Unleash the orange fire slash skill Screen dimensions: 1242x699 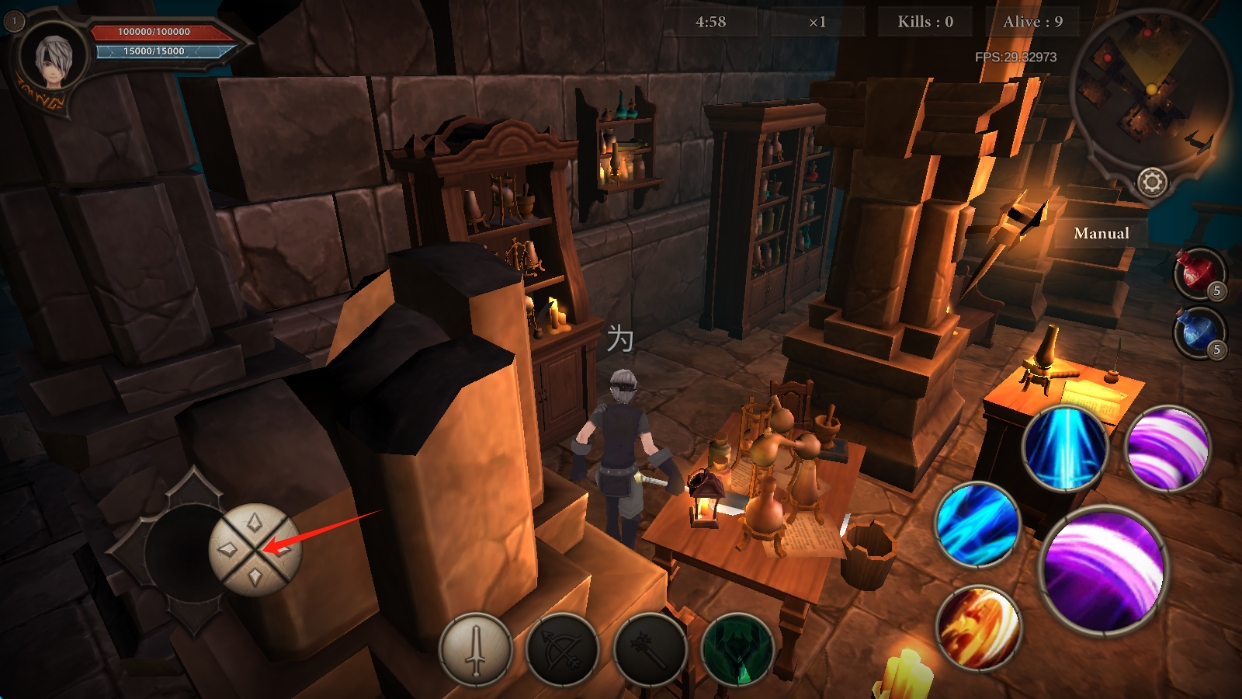[978, 627]
